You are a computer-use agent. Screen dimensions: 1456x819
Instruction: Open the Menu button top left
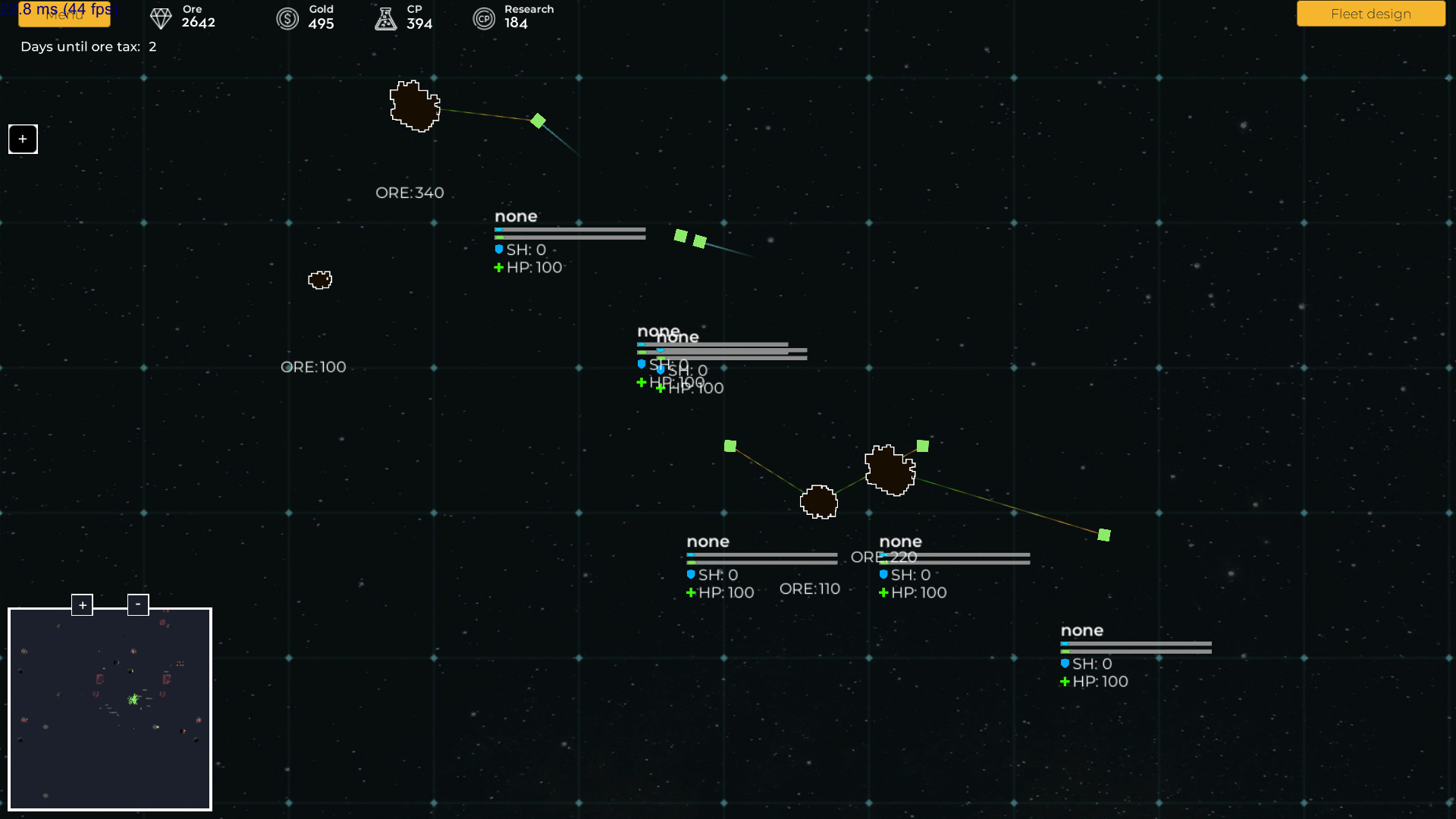(x=64, y=15)
